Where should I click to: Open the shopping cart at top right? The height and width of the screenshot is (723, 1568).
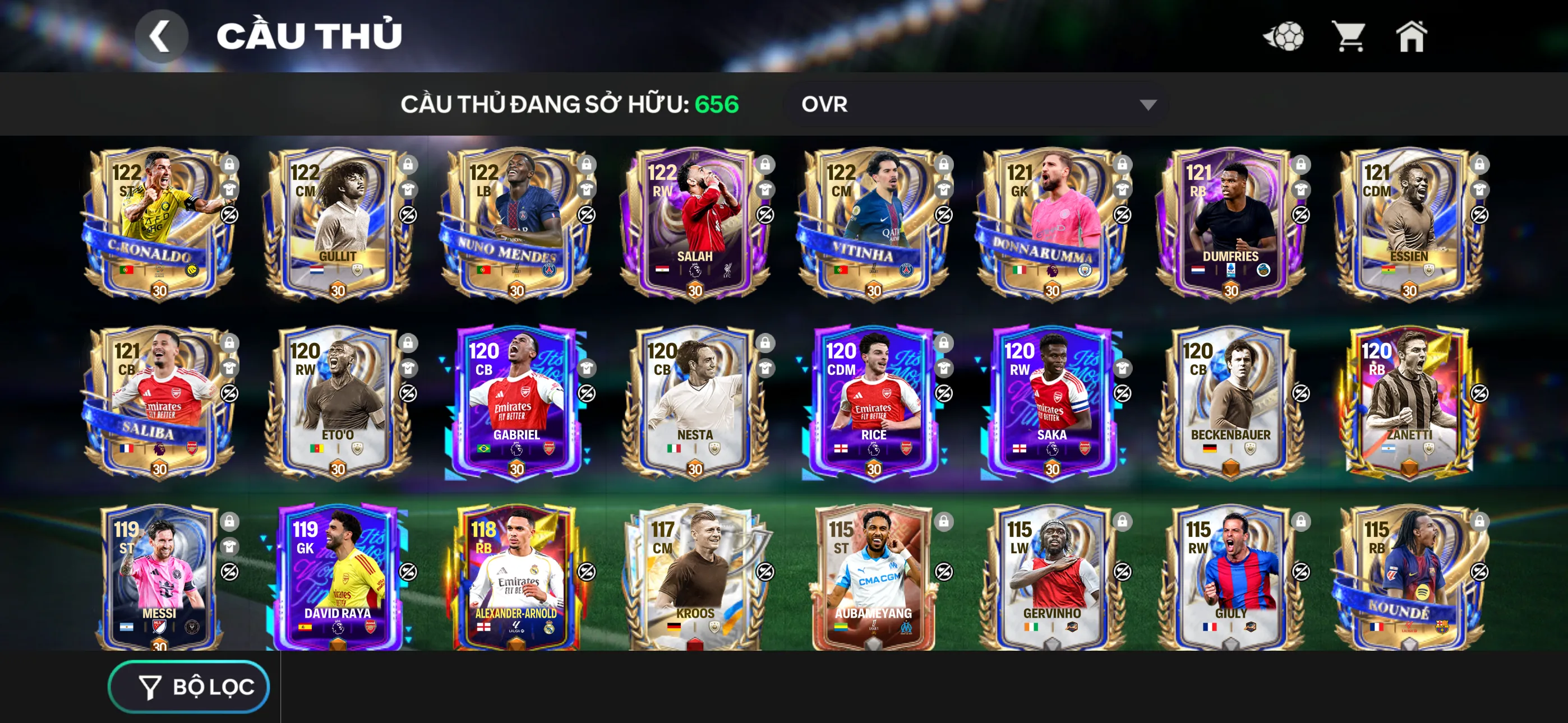1350,36
